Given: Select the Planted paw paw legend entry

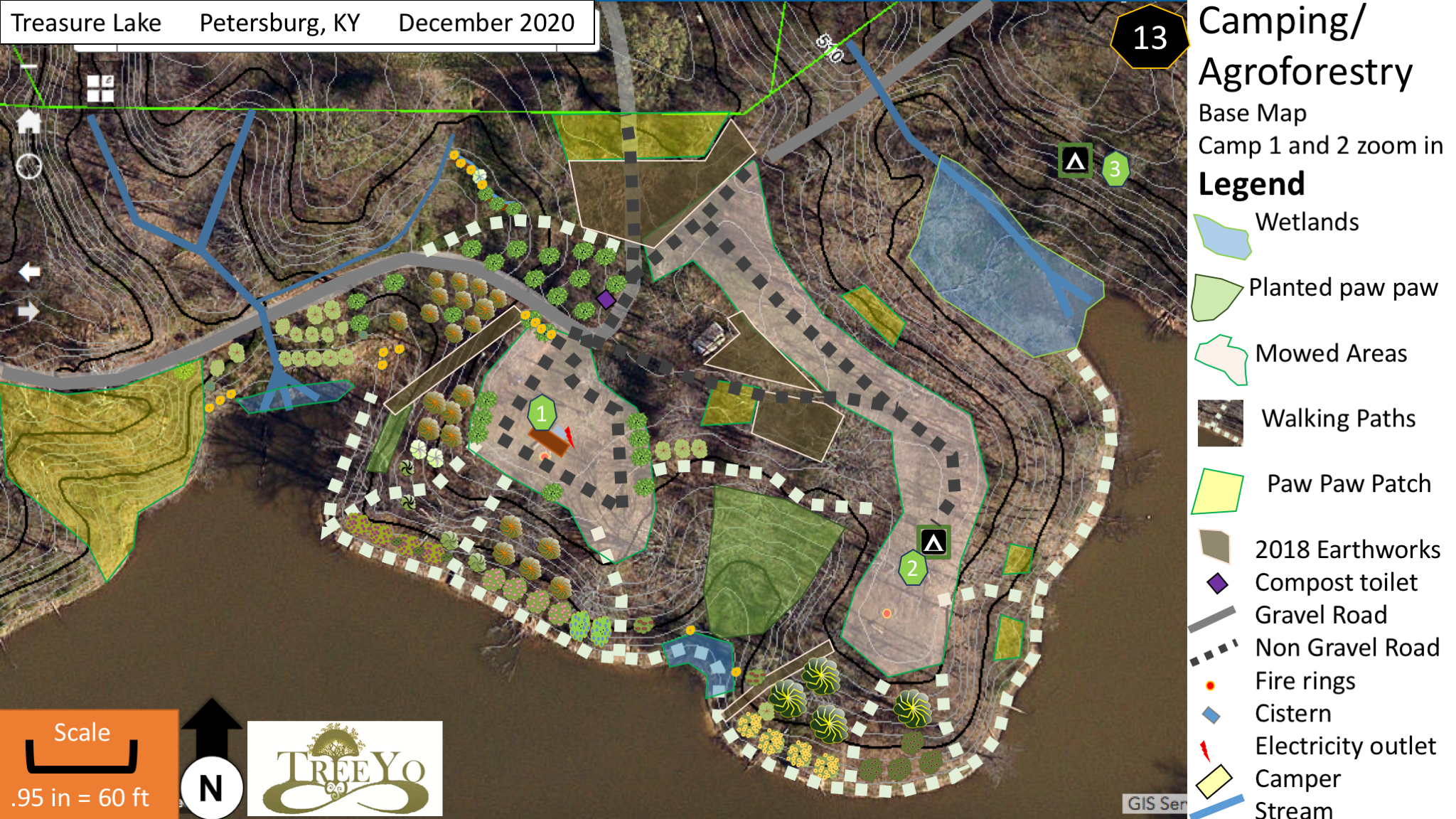Looking at the screenshot, I should [x=1342, y=287].
